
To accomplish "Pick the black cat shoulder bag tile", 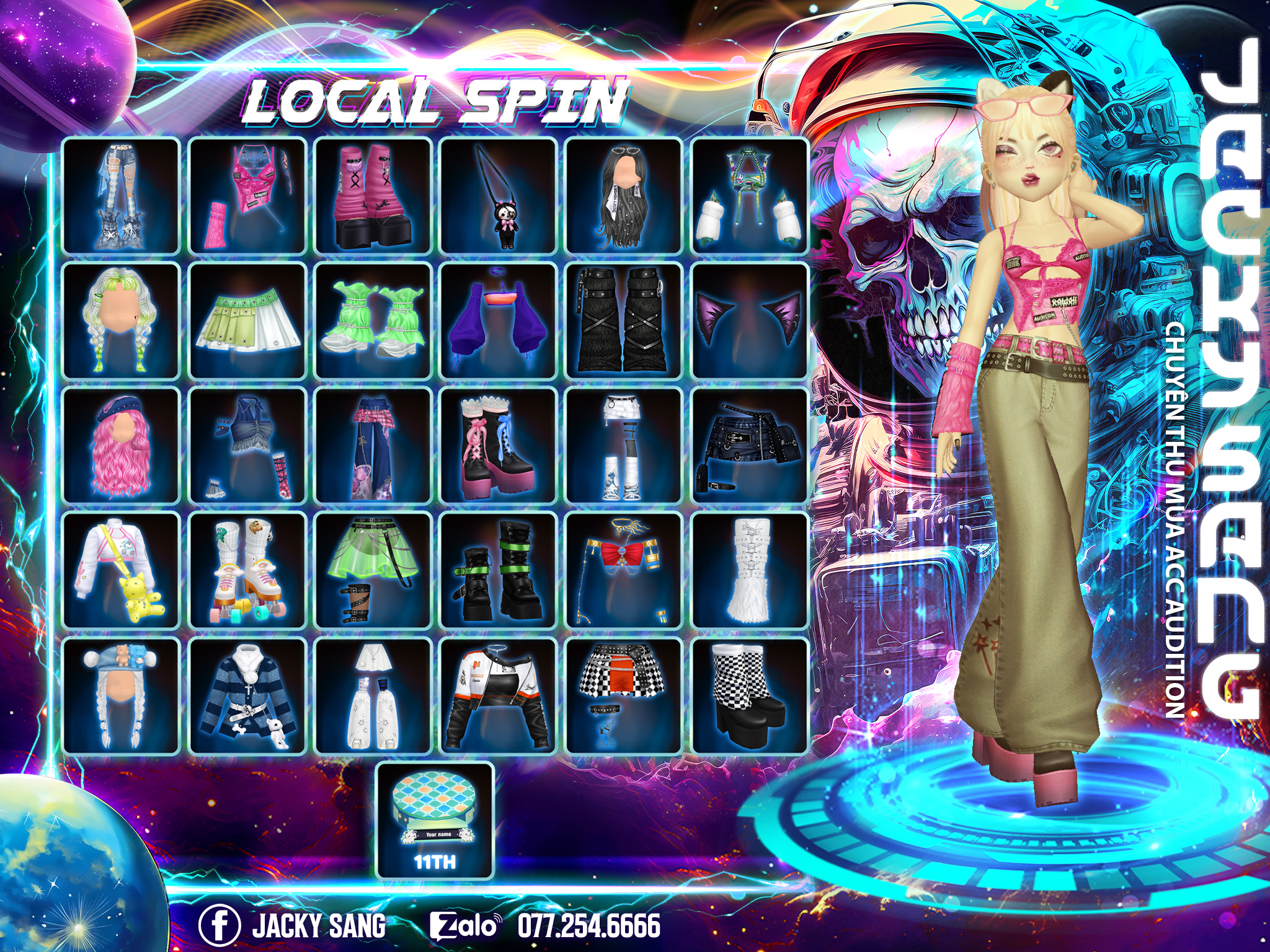I will pos(498,196).
